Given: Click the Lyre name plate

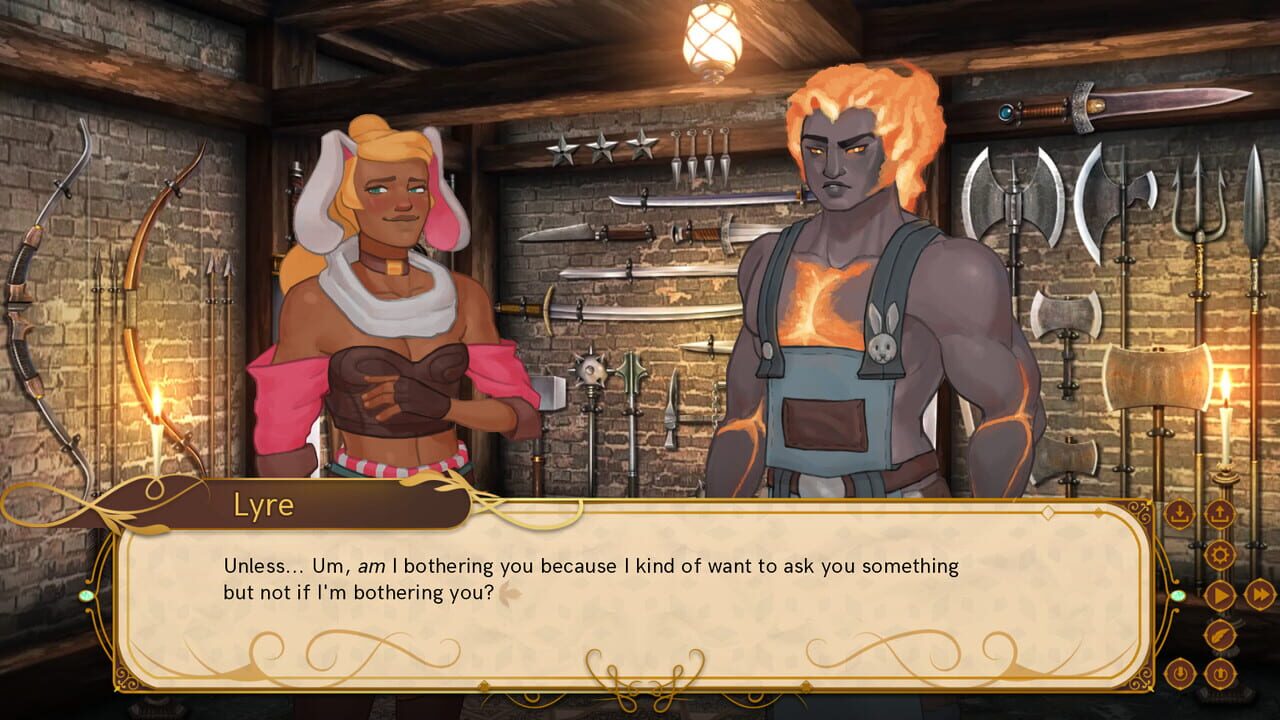Looking at the screenshot, I should (263, 505).
